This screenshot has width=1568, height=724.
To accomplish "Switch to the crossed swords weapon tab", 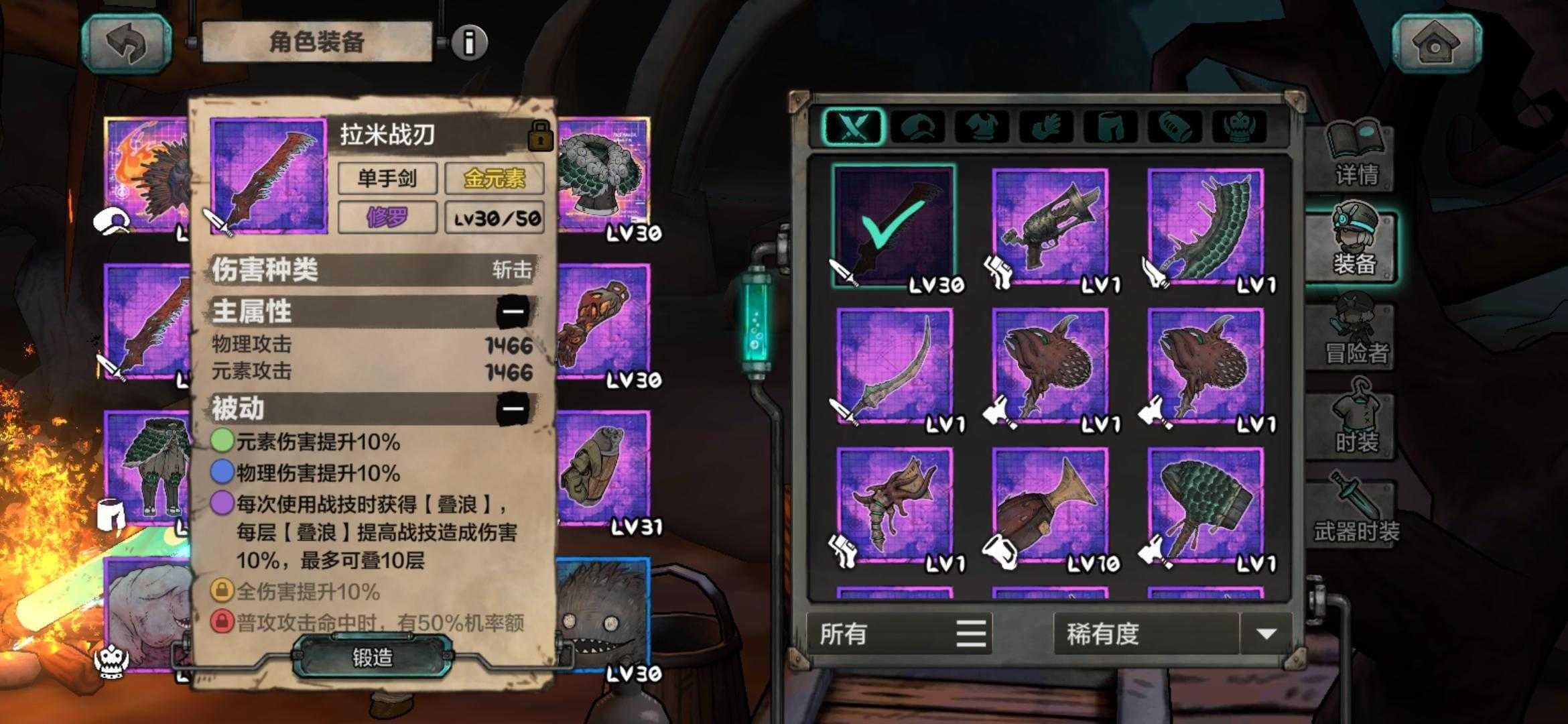I will pos(852,126).
